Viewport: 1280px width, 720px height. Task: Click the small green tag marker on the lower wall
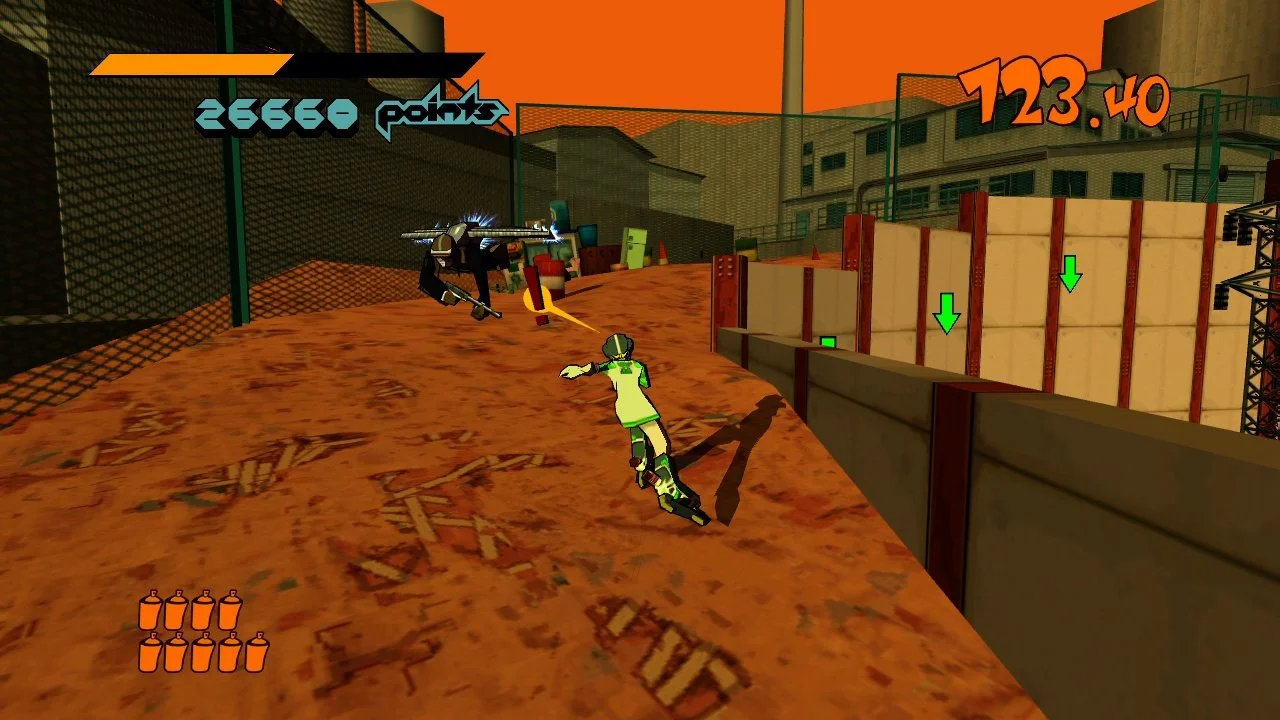[826, 342]
